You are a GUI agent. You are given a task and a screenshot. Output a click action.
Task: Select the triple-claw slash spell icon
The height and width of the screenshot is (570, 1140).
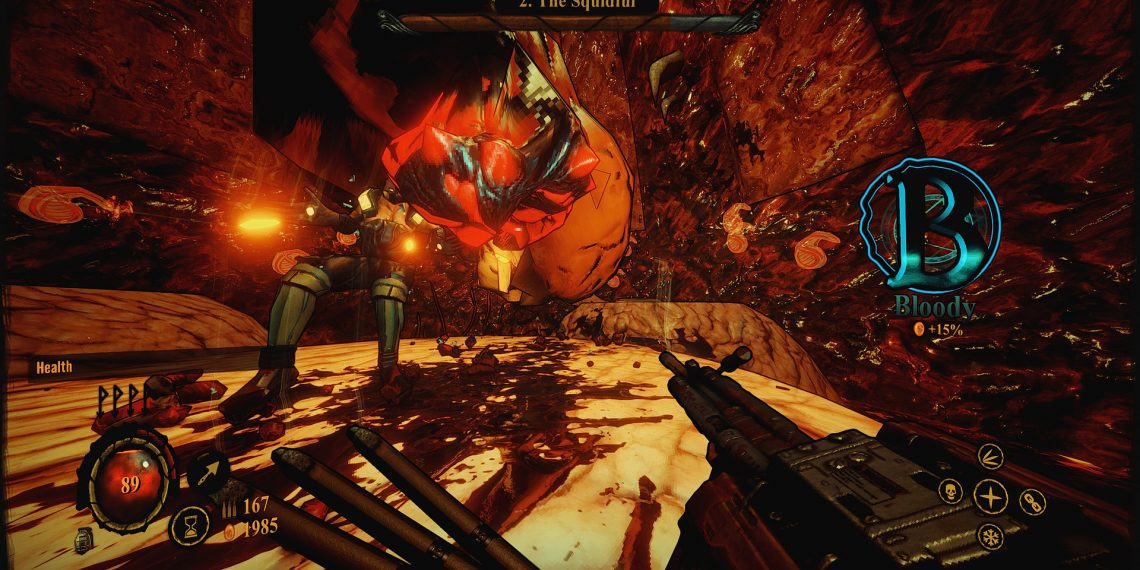(988, 457)
